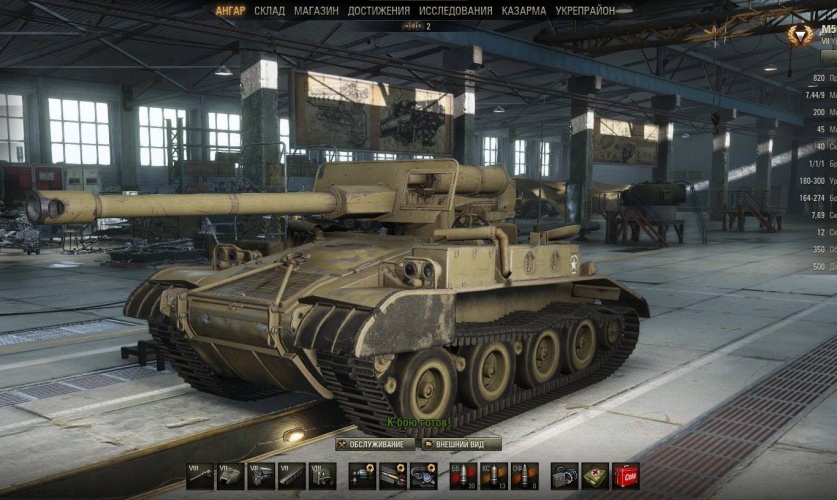Viewport: 837px width, 500px height.
Task: Click the vehicle class emblem badge
Action: pyautogui.click(x=800, y=36)
